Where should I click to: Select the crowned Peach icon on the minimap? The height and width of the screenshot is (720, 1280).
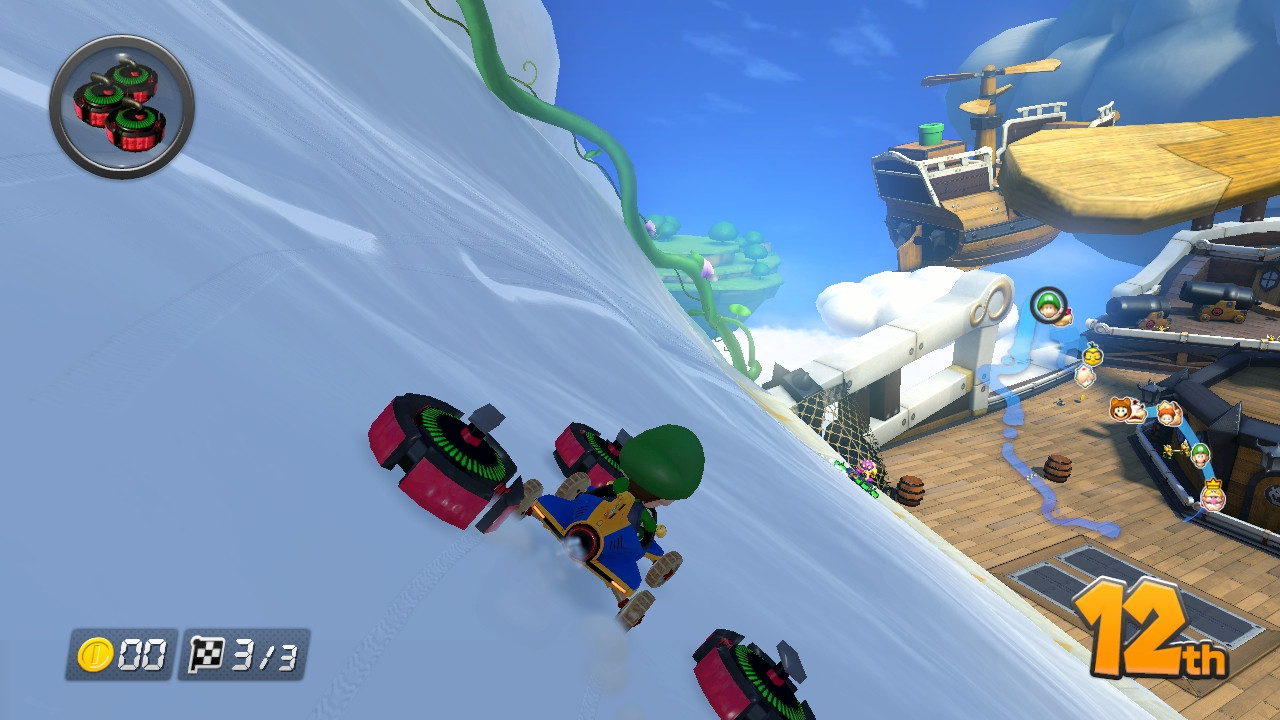(1213, 495)
